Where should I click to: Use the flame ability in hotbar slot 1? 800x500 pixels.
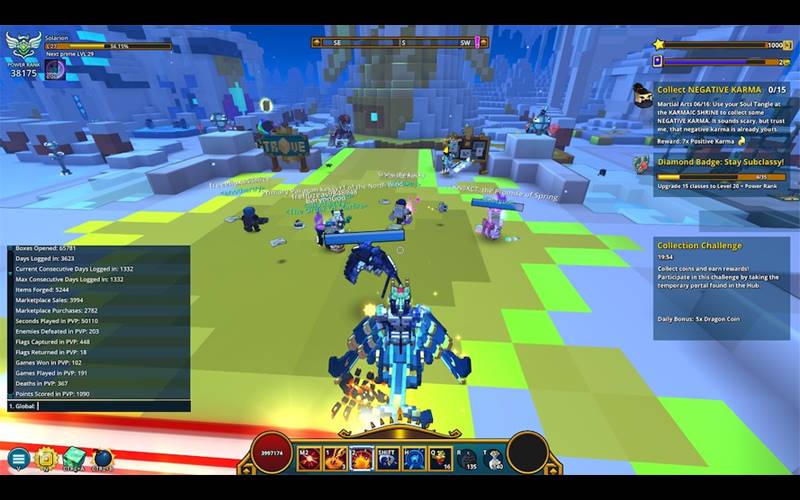[x=335, y=459]
